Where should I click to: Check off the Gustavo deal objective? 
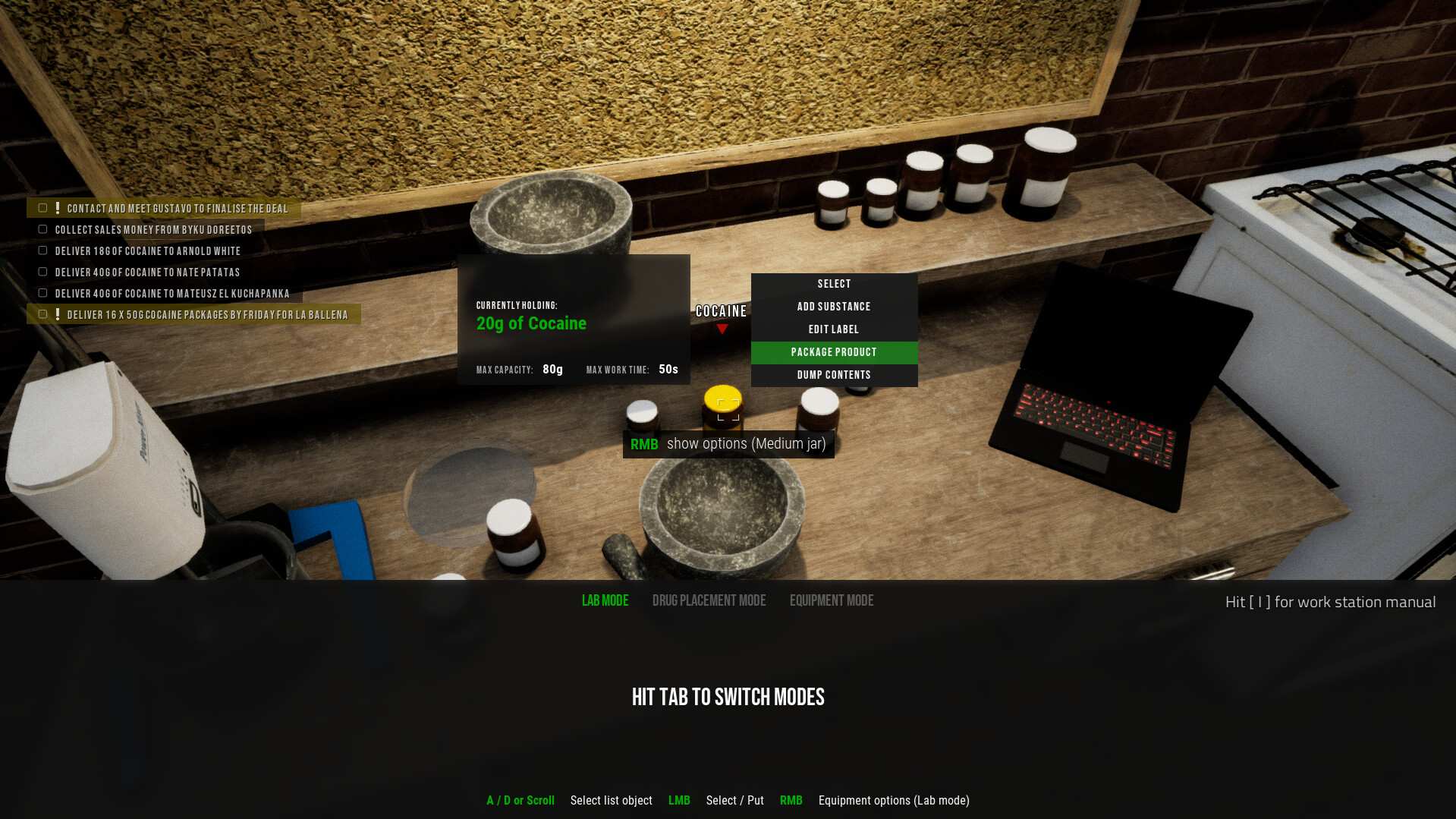click(x=42, y=206)
